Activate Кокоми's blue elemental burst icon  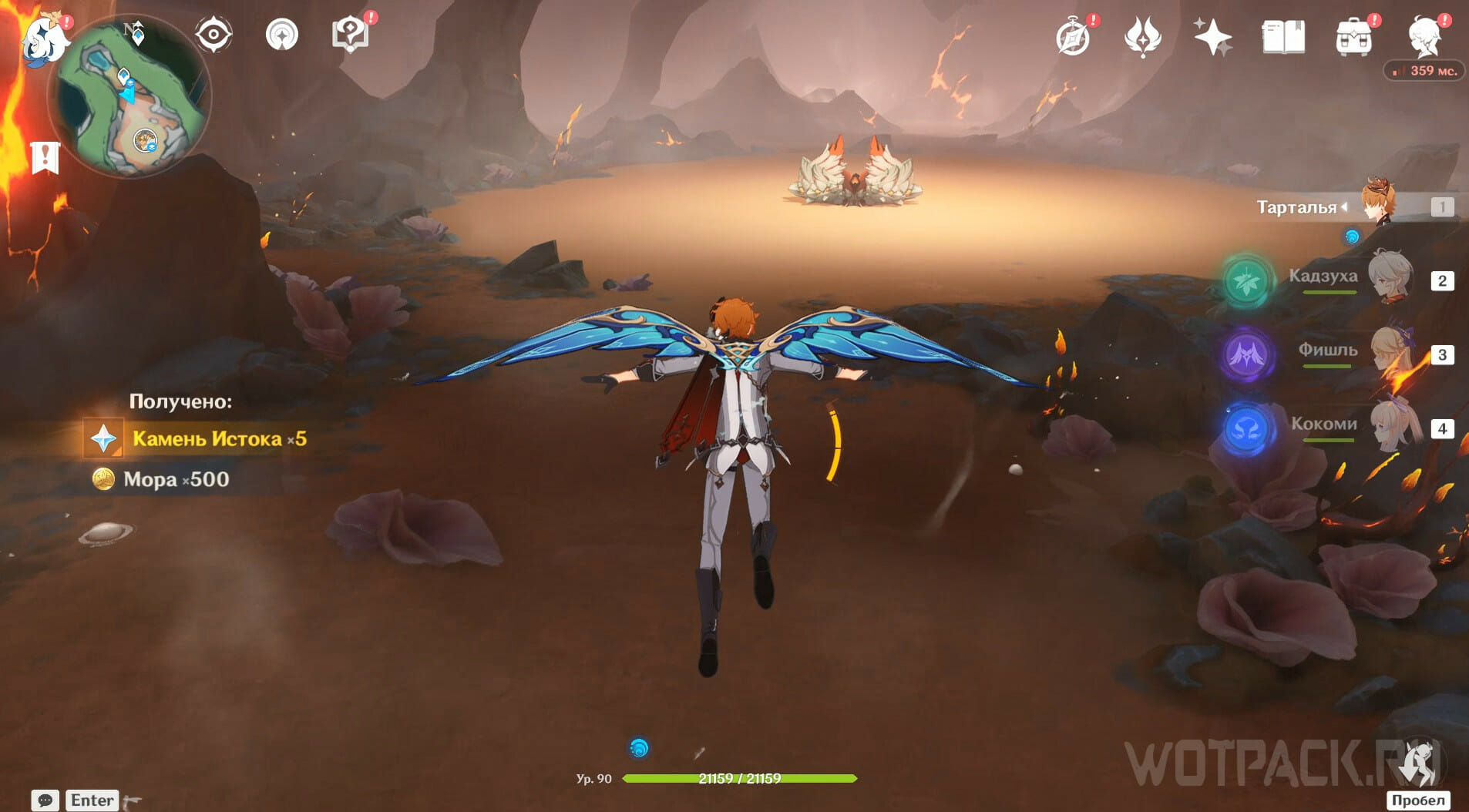[1246, 428]
